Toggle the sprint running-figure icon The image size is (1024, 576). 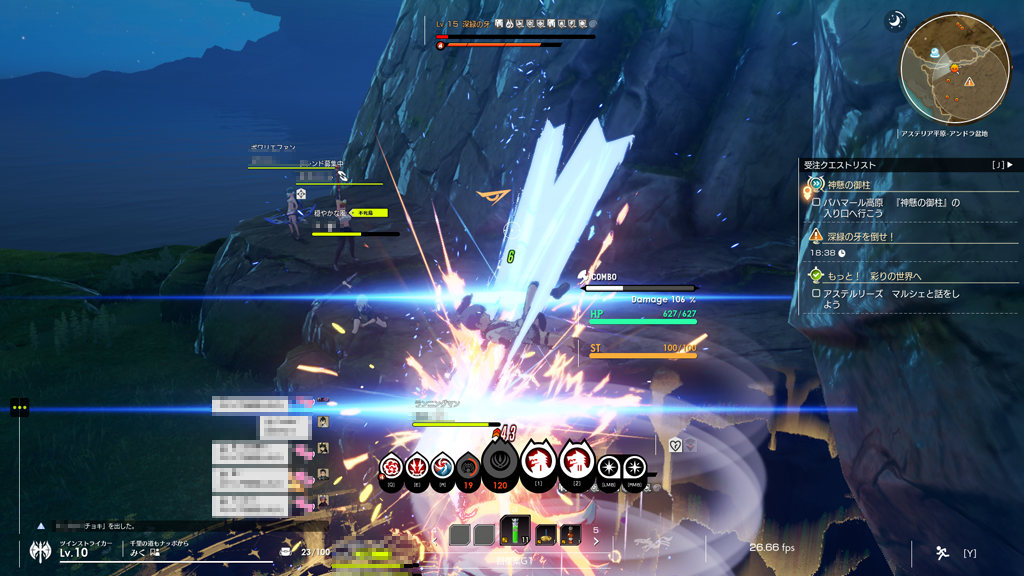[942, 552]
